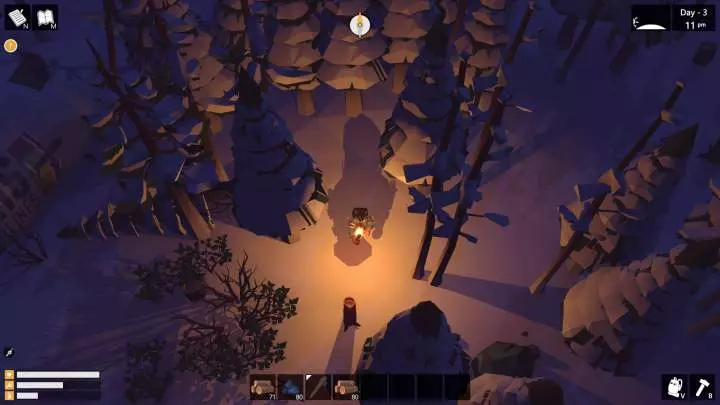This screenshot has height=405, width=720.
Task: Select the blue ore hotbar slot
Action: point(291,387)
